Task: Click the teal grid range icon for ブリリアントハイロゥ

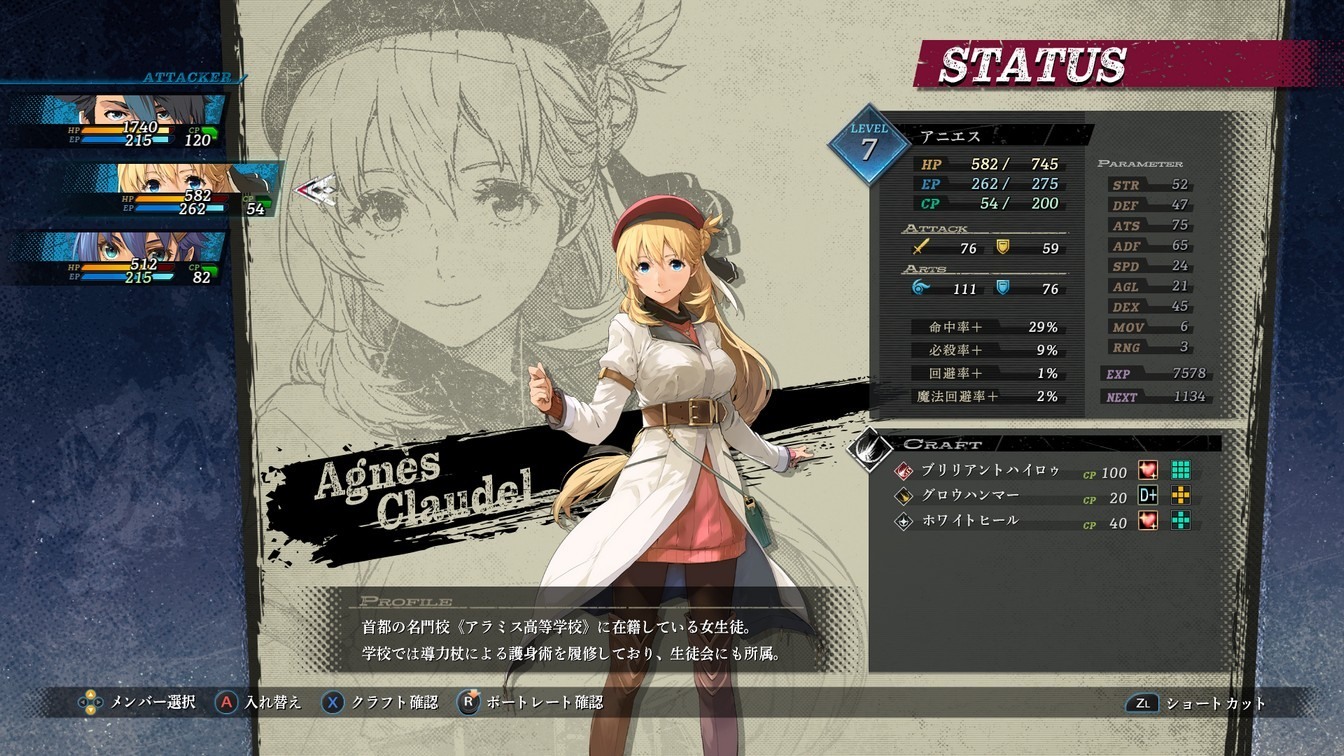Action: click(x=1181, y=470)
